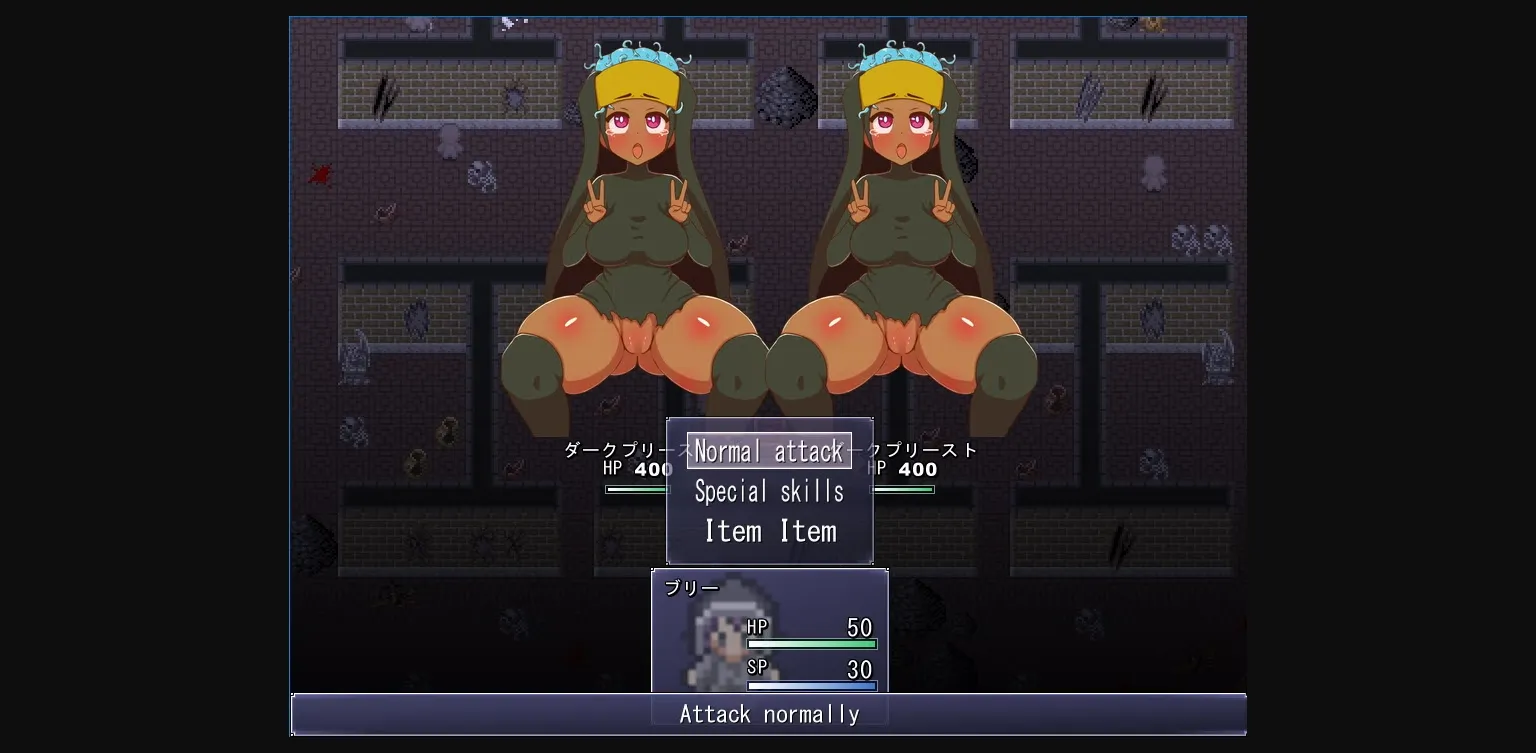Open the Item command
The height and width of the screenshot is (753, 1536).
coord(768,531)
